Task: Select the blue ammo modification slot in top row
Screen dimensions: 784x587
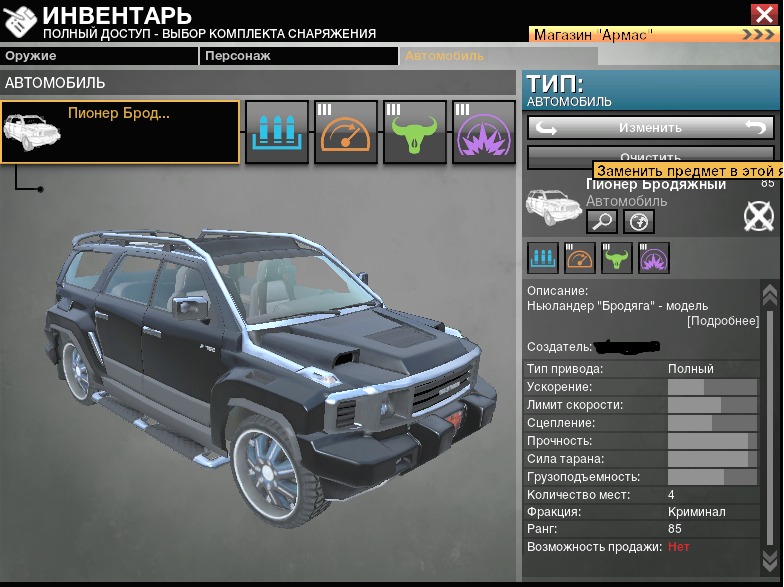Action: click(276, 131)
